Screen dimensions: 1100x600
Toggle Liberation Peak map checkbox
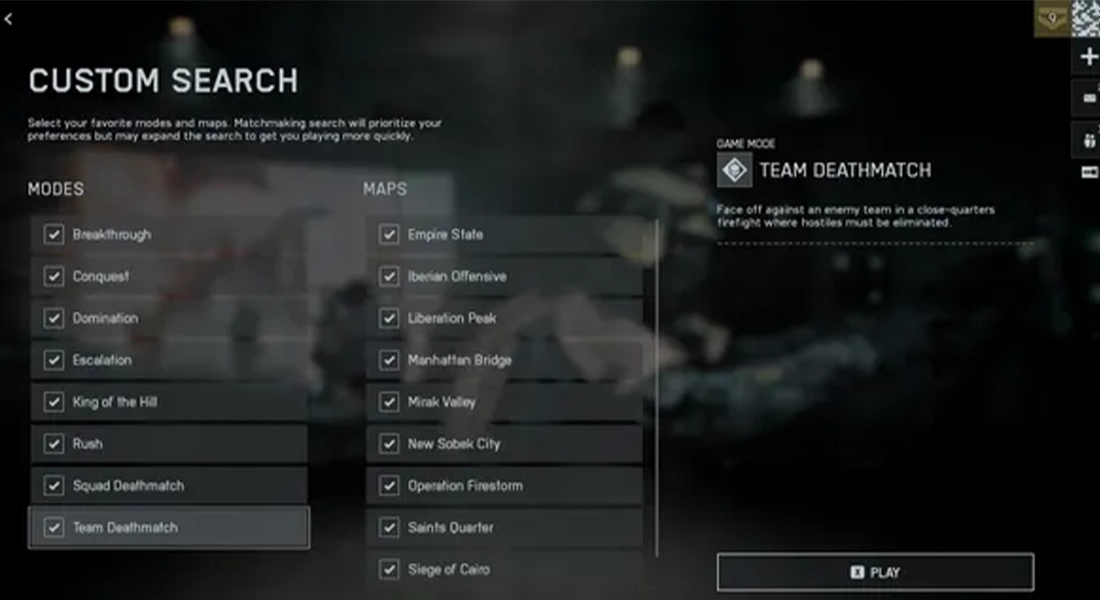tap(389, 319)
